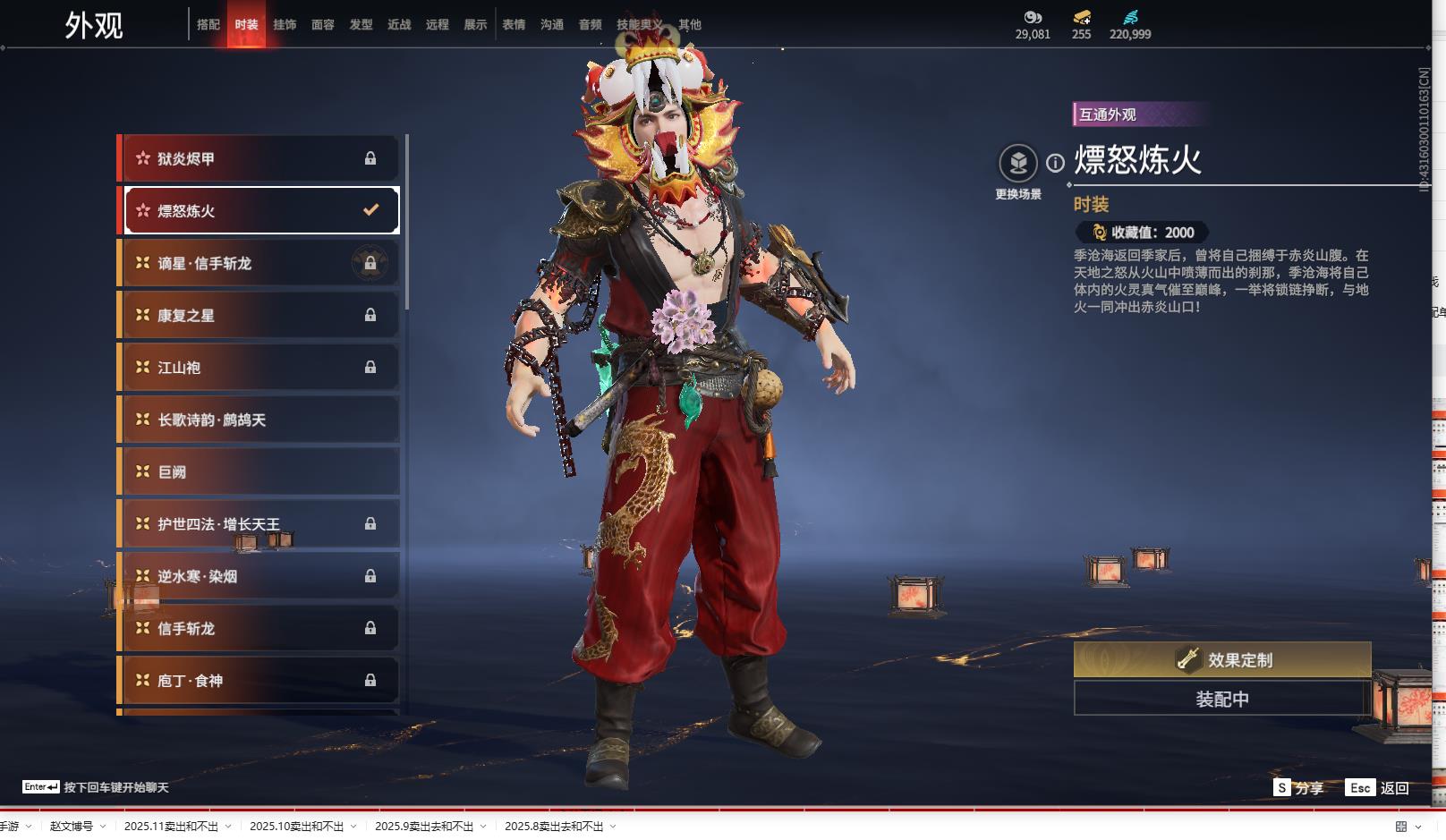Image resolution: width=1446 pixels, height=840 pixels.
Task: Open the 2025.11卖出和不出 sheet tab
Action: pos(171,827)
